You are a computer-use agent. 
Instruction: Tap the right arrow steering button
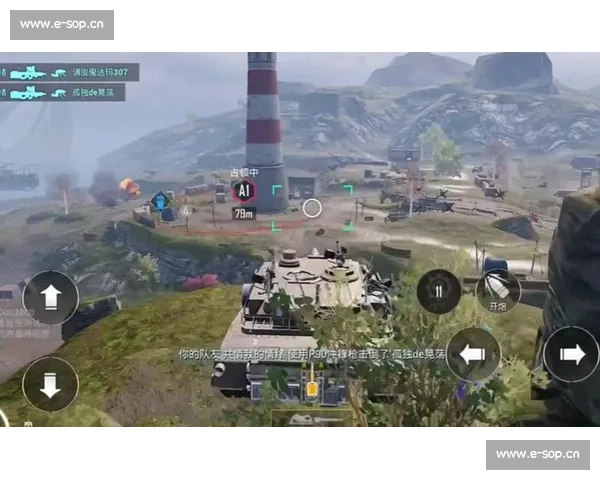(571, 353)
